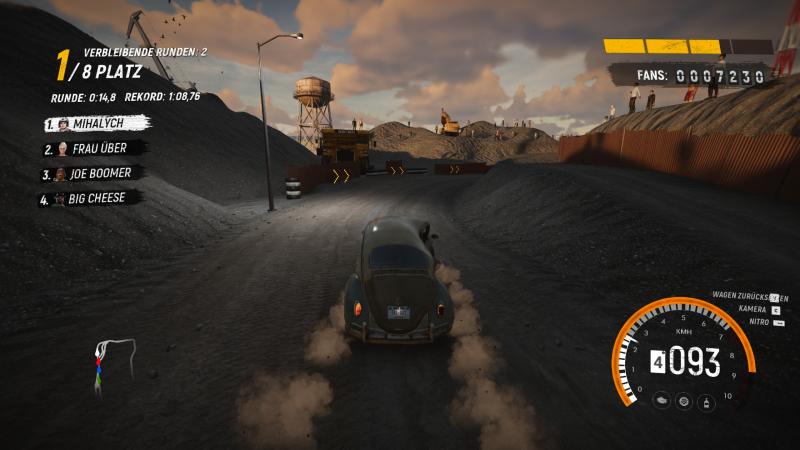Click the engine status icon under the speedometer
Image resolution: width=800 pixels, height=450 pixels.
pos(661,401)
